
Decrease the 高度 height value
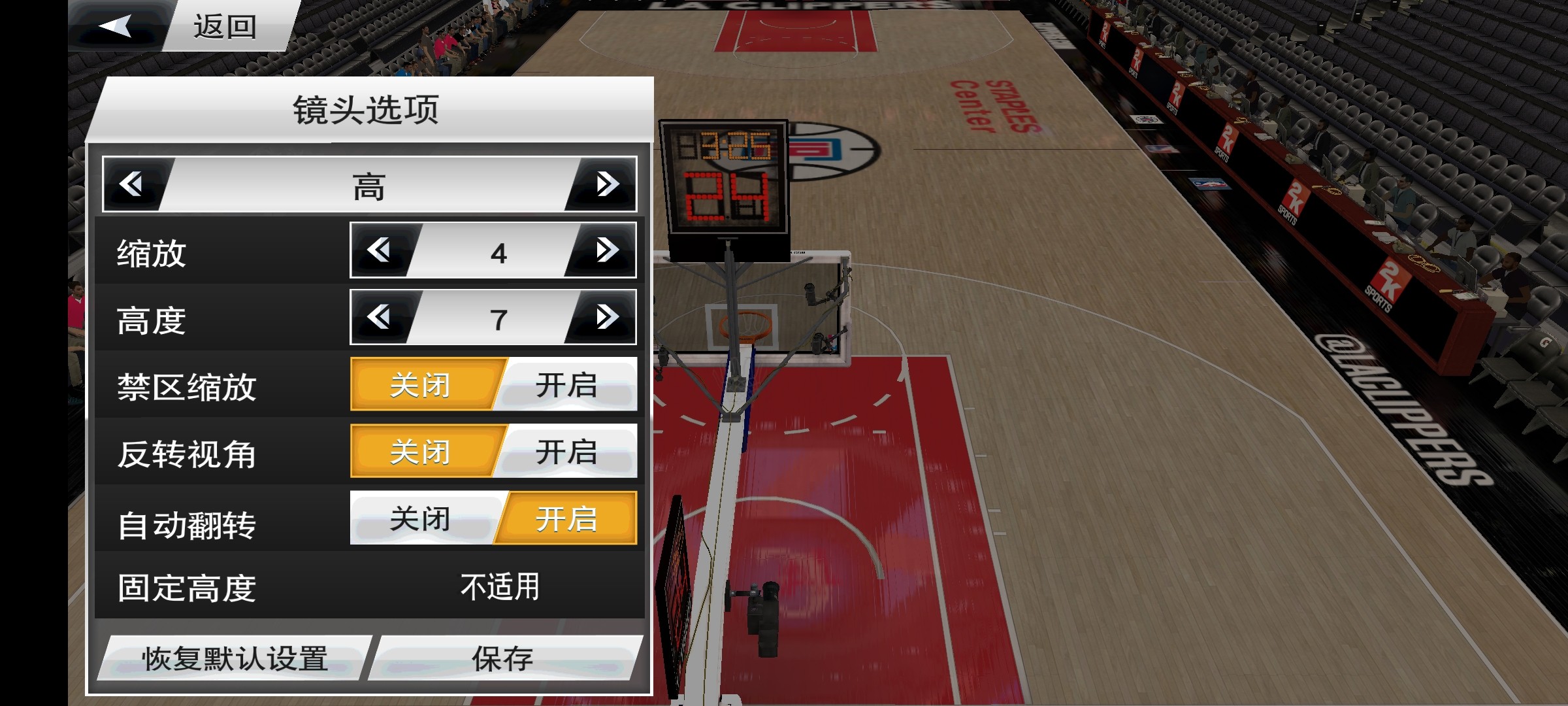point(380,318)
